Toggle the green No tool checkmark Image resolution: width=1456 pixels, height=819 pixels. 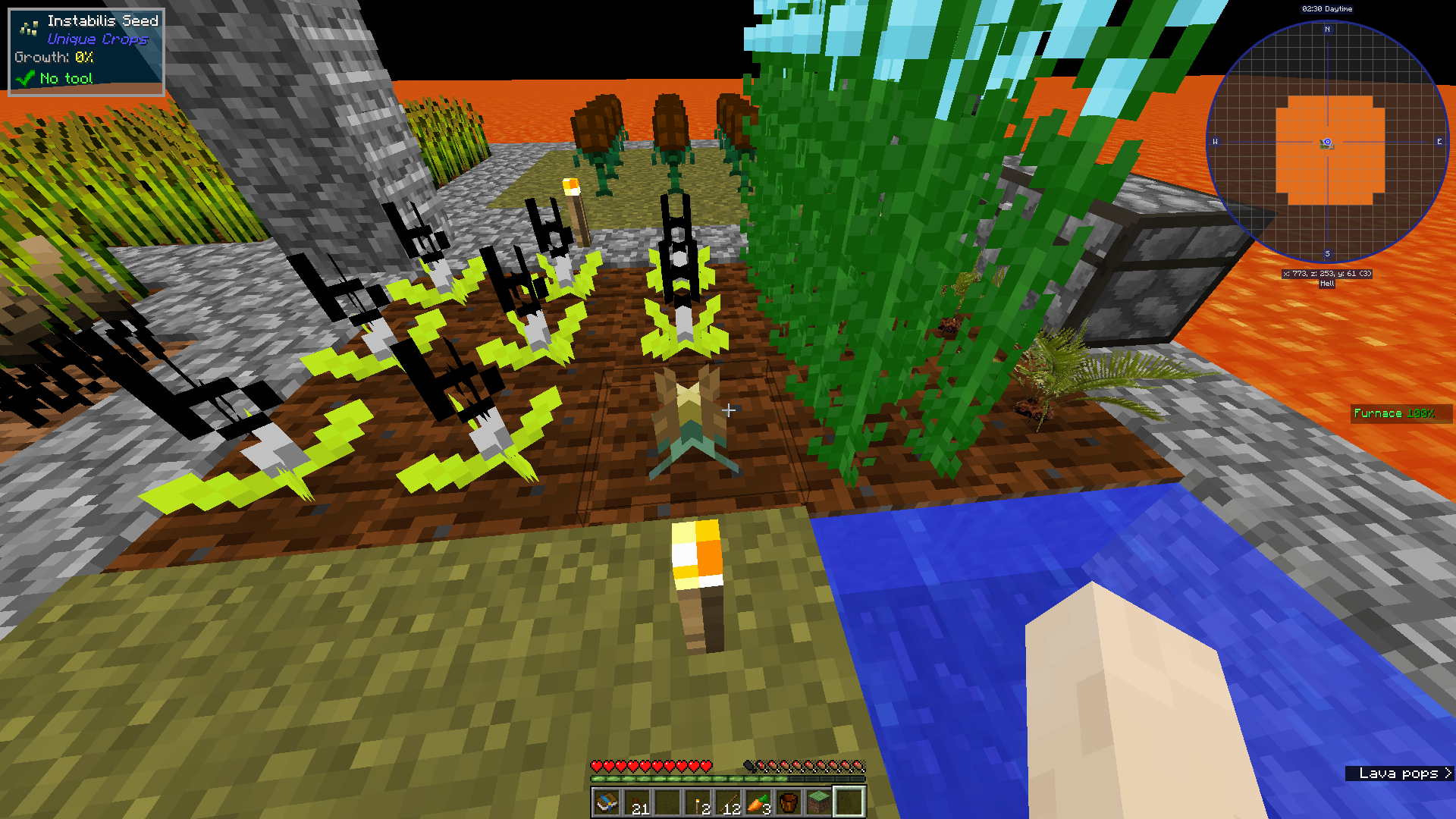pos(25,78)
